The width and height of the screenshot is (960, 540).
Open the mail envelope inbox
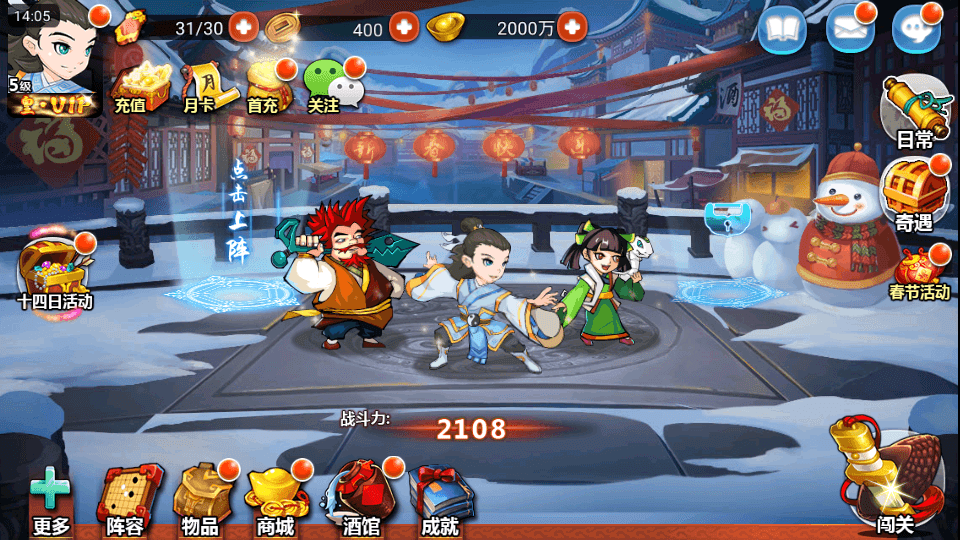pos(850,30)
